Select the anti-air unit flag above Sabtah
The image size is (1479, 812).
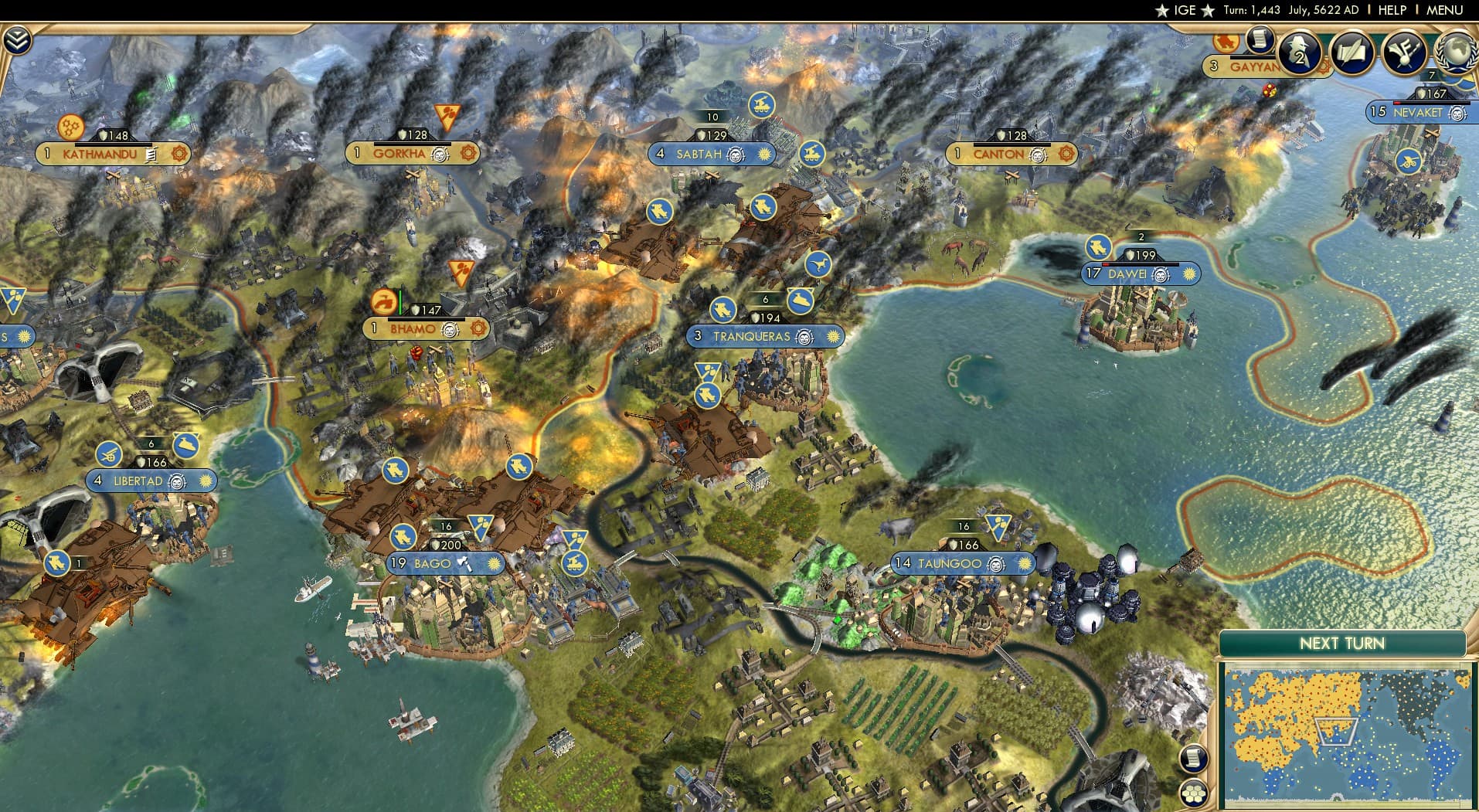[761, 106]
